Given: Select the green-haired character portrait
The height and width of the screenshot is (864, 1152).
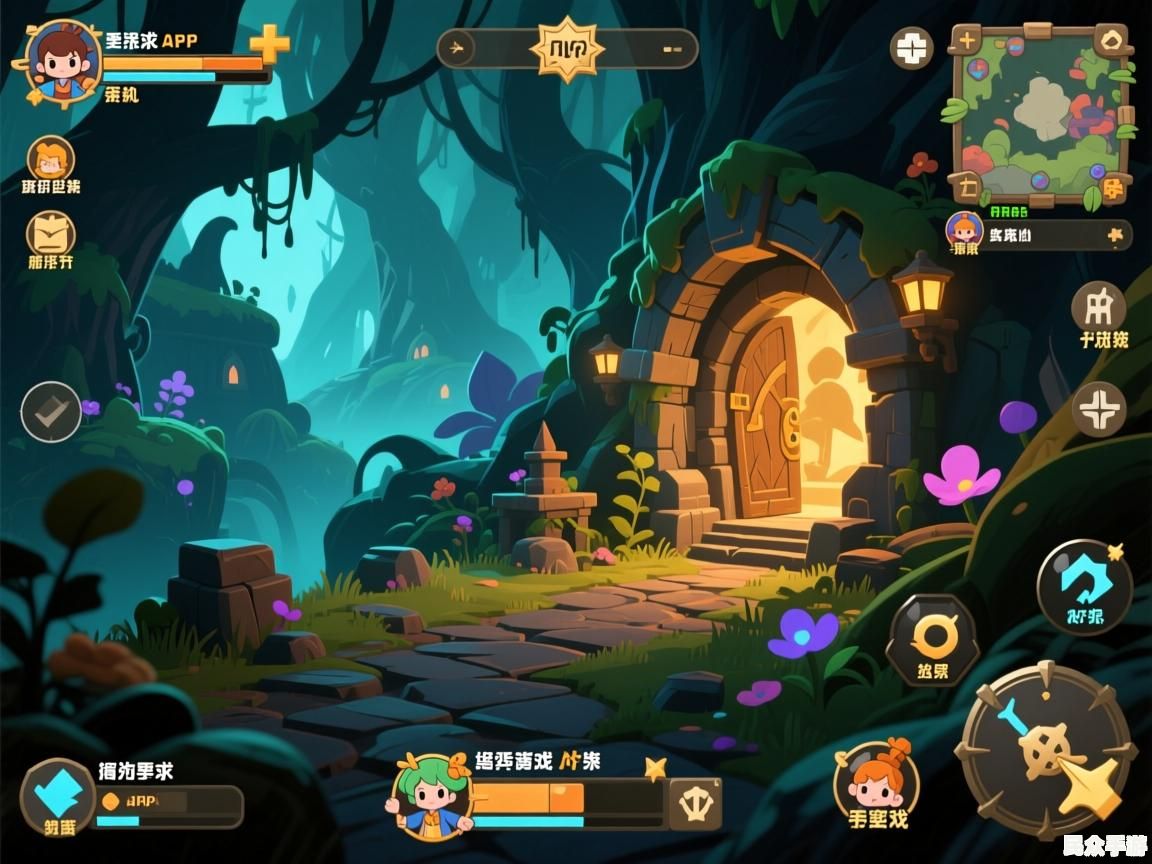Looking at the screenshot, I should coord(431,795).
